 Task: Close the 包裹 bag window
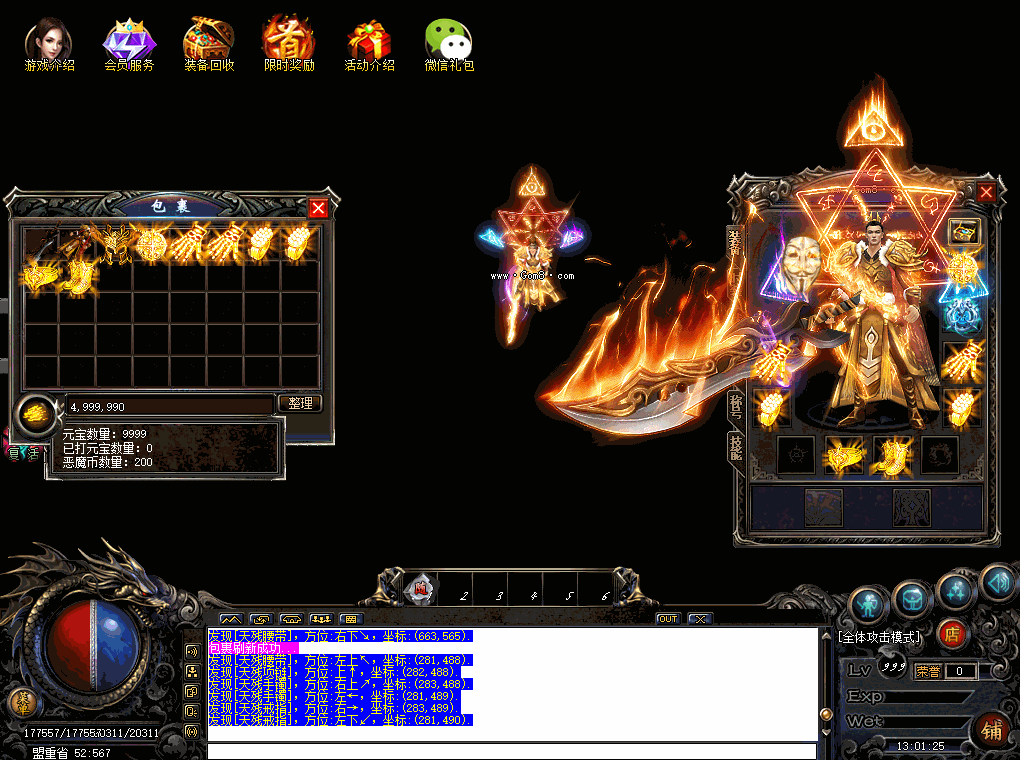318,208
